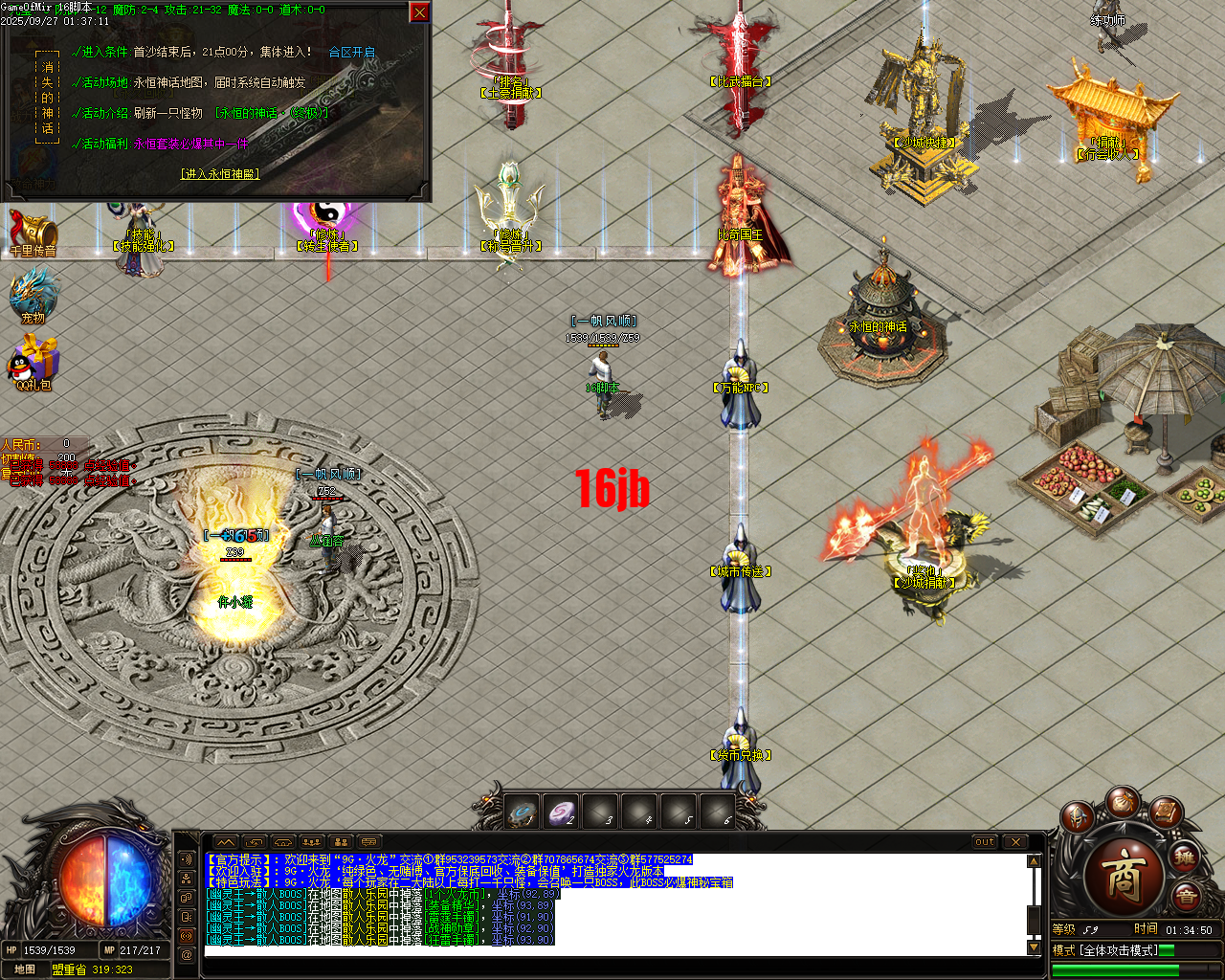Open the book icon beside the helmet icon
The width and height of the screenshot is (1225, 980).
click(1166, 813)
